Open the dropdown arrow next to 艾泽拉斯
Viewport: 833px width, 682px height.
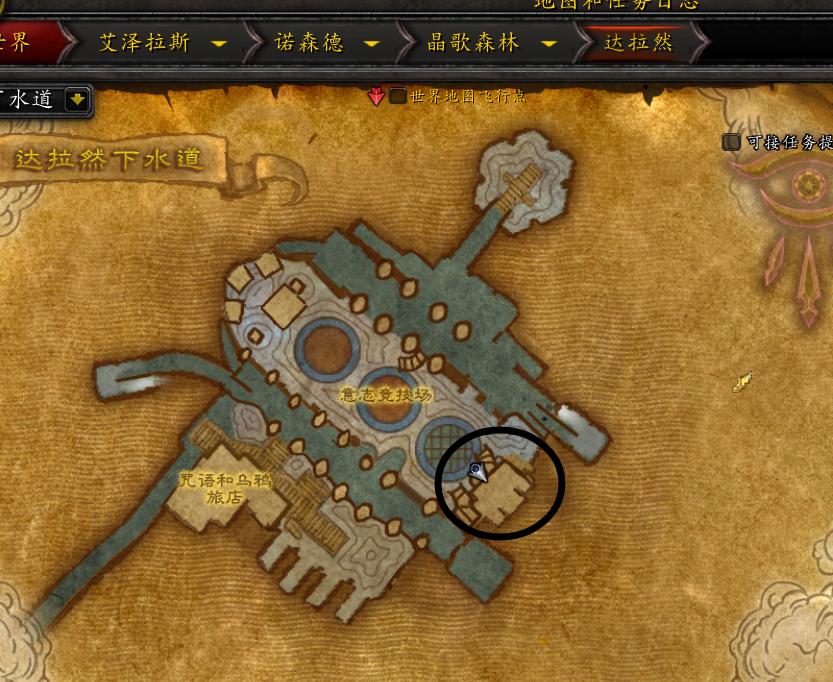click(219, 44)
